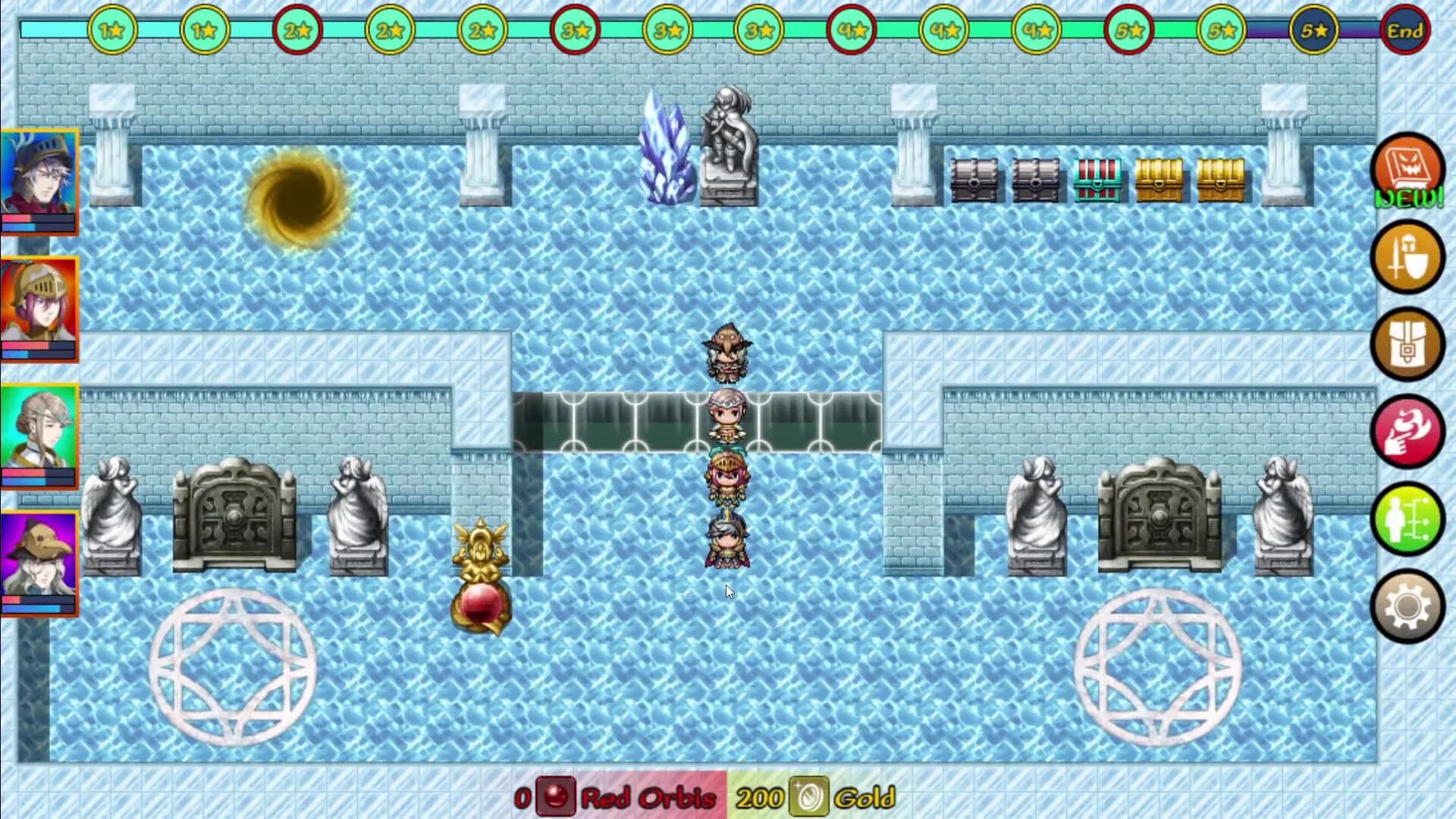Open the sword and shield equipment menu

(x=1407, y=257)
